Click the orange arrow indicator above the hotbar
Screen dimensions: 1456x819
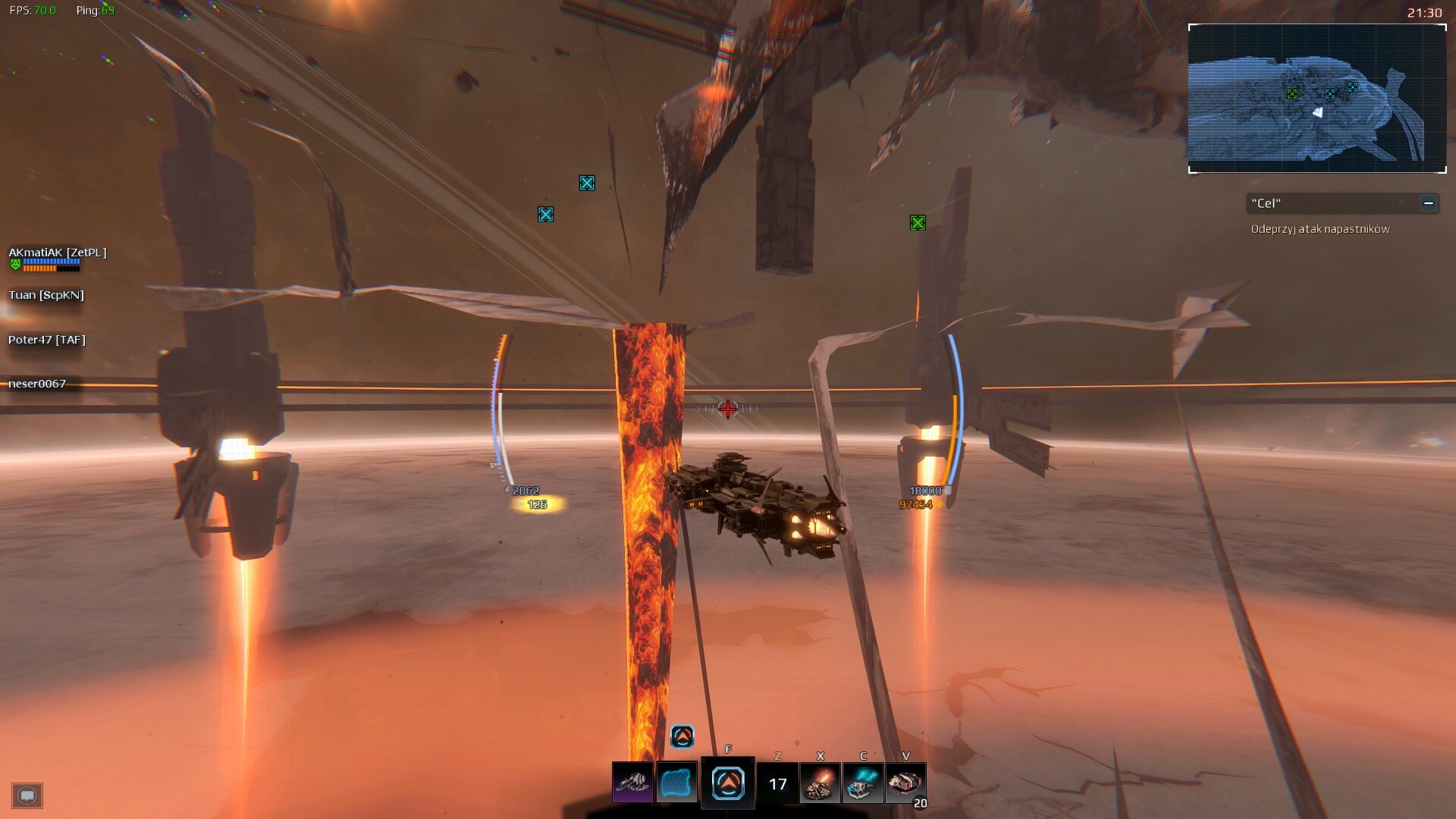click(682, 736)
